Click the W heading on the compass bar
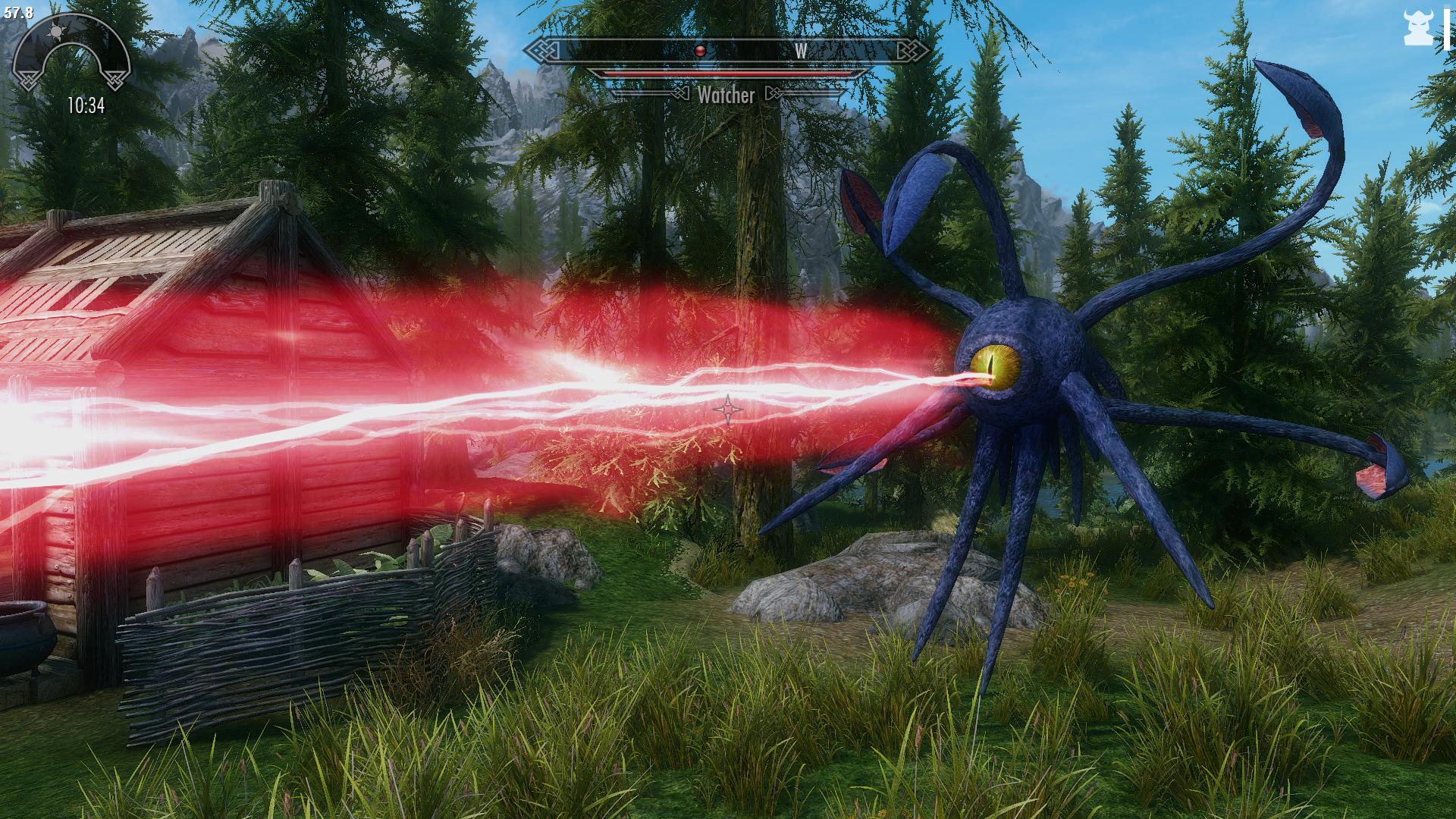This screenshot has width=1456, height=819. [801, 51]
